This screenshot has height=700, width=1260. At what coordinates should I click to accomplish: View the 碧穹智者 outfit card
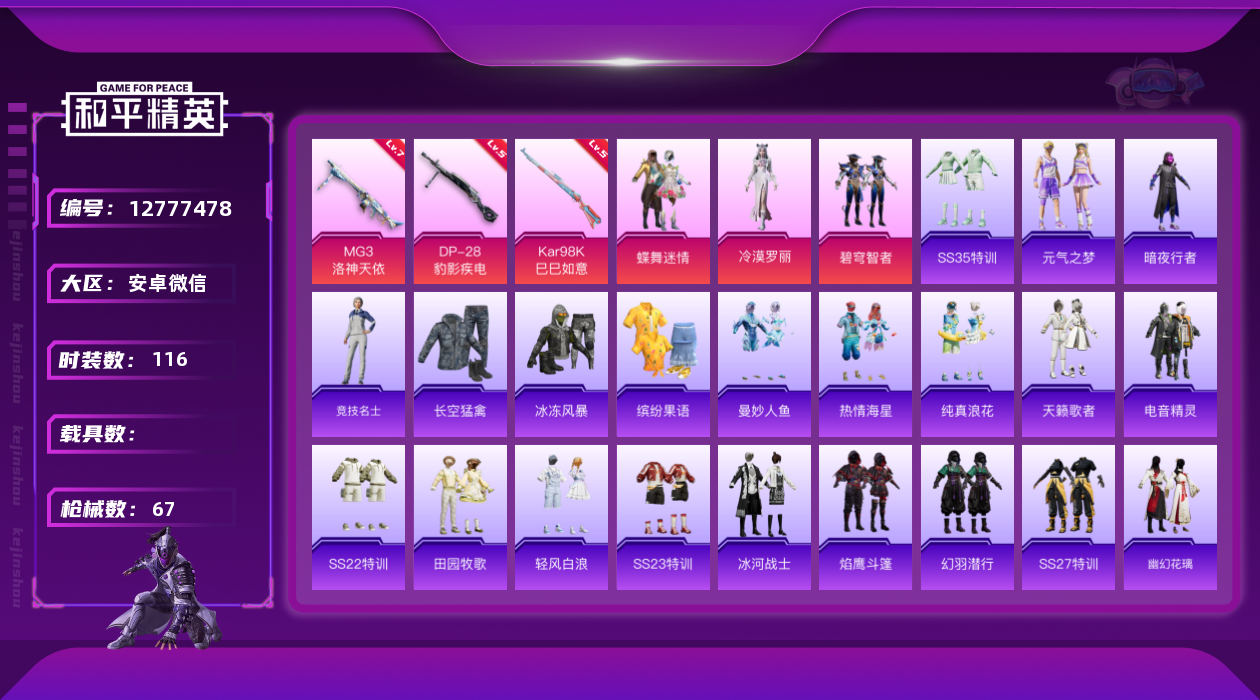tap(865, 210)
